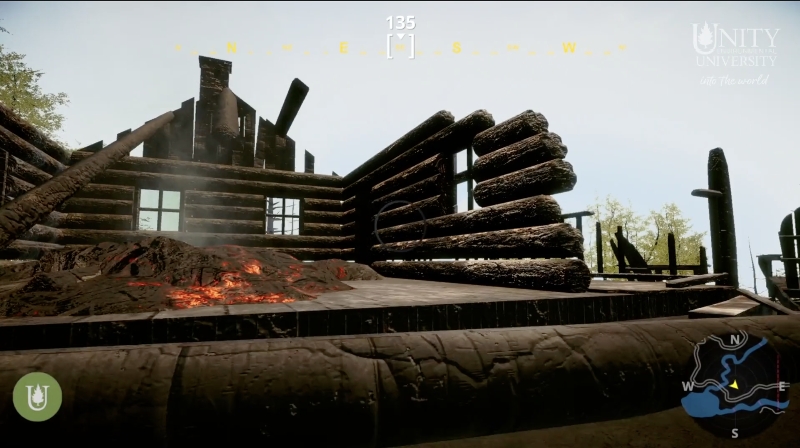
Task: Click the Unity University logo
Action: coord(735,46)
